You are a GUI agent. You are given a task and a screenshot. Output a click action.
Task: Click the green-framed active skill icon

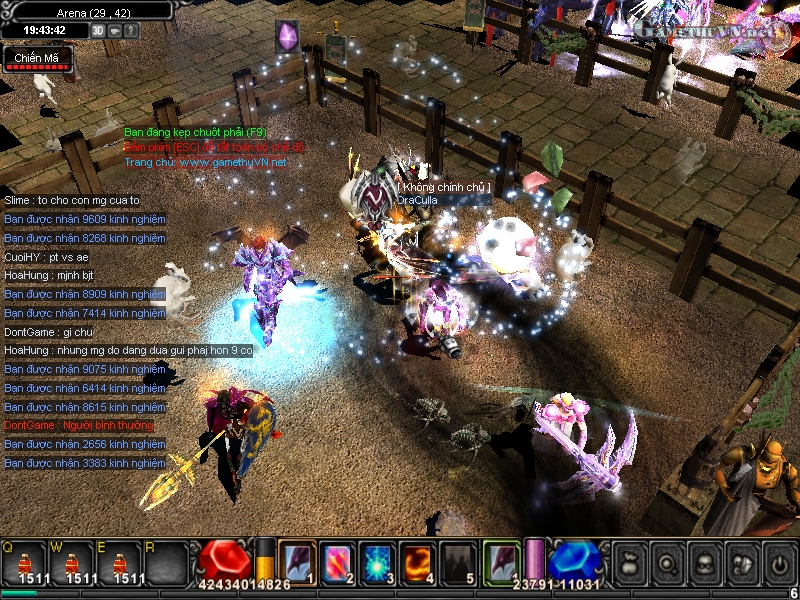pos(501,562)
